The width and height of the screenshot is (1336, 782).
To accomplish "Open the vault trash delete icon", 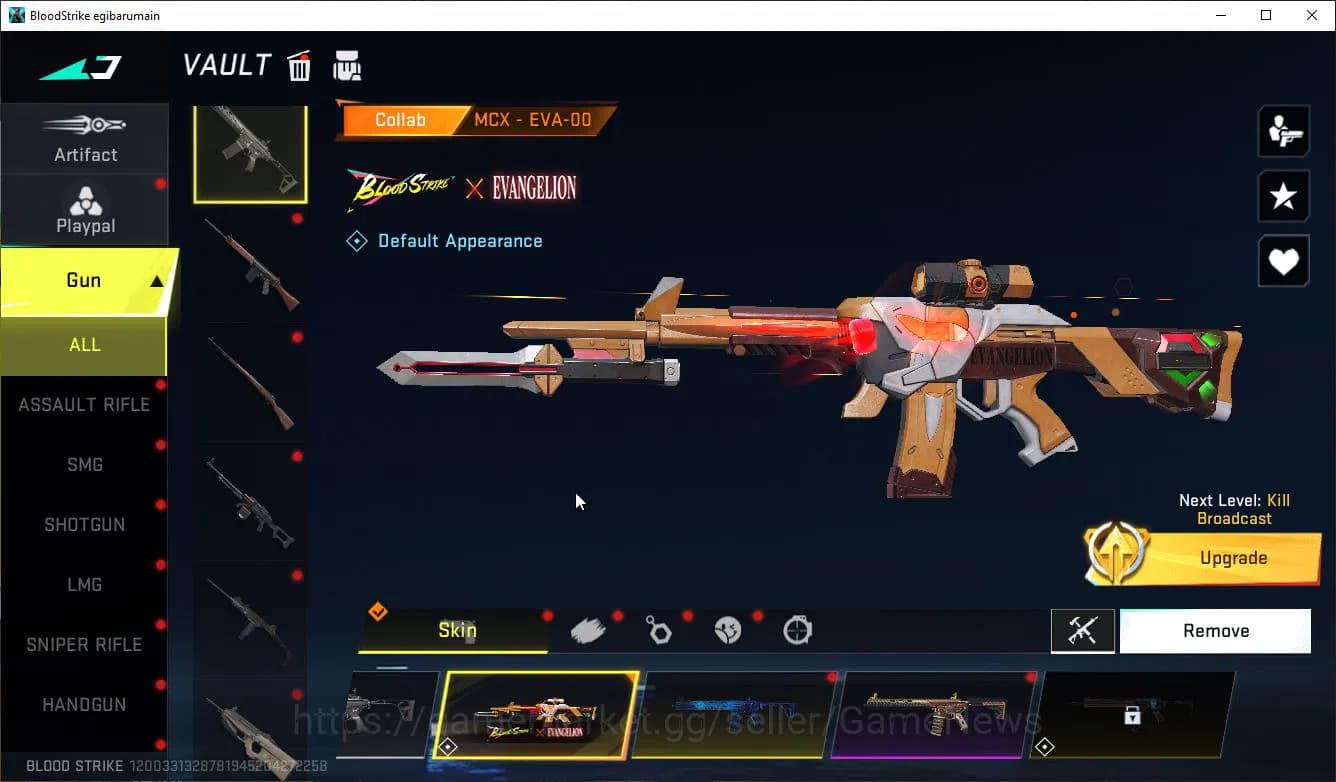I will 299,65.
